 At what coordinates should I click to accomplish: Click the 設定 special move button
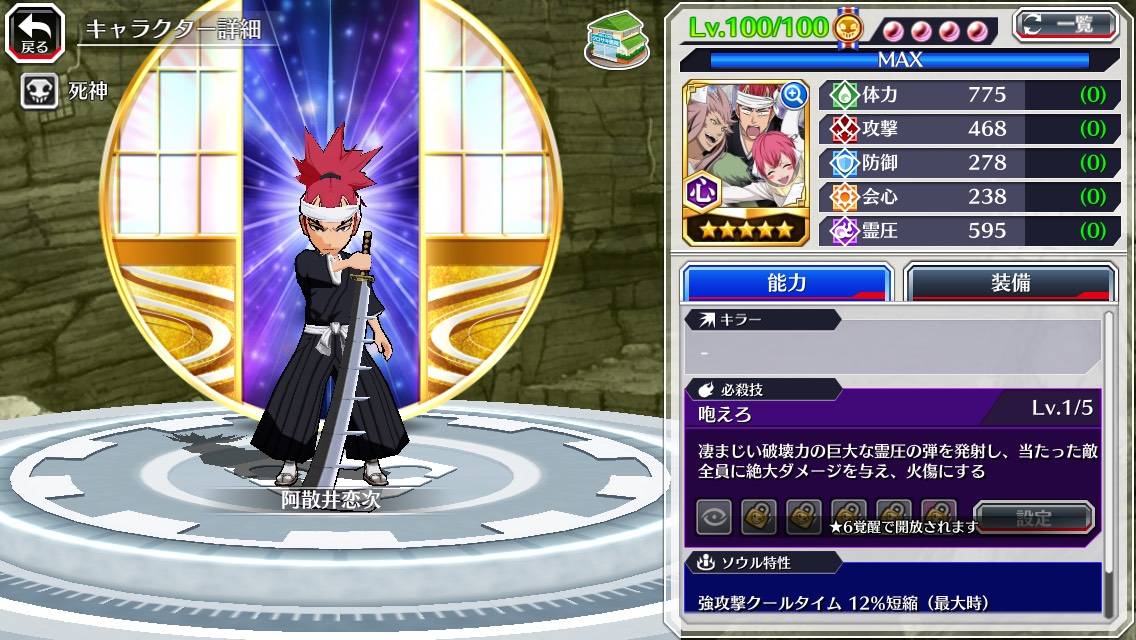(x=1033, y=518)
